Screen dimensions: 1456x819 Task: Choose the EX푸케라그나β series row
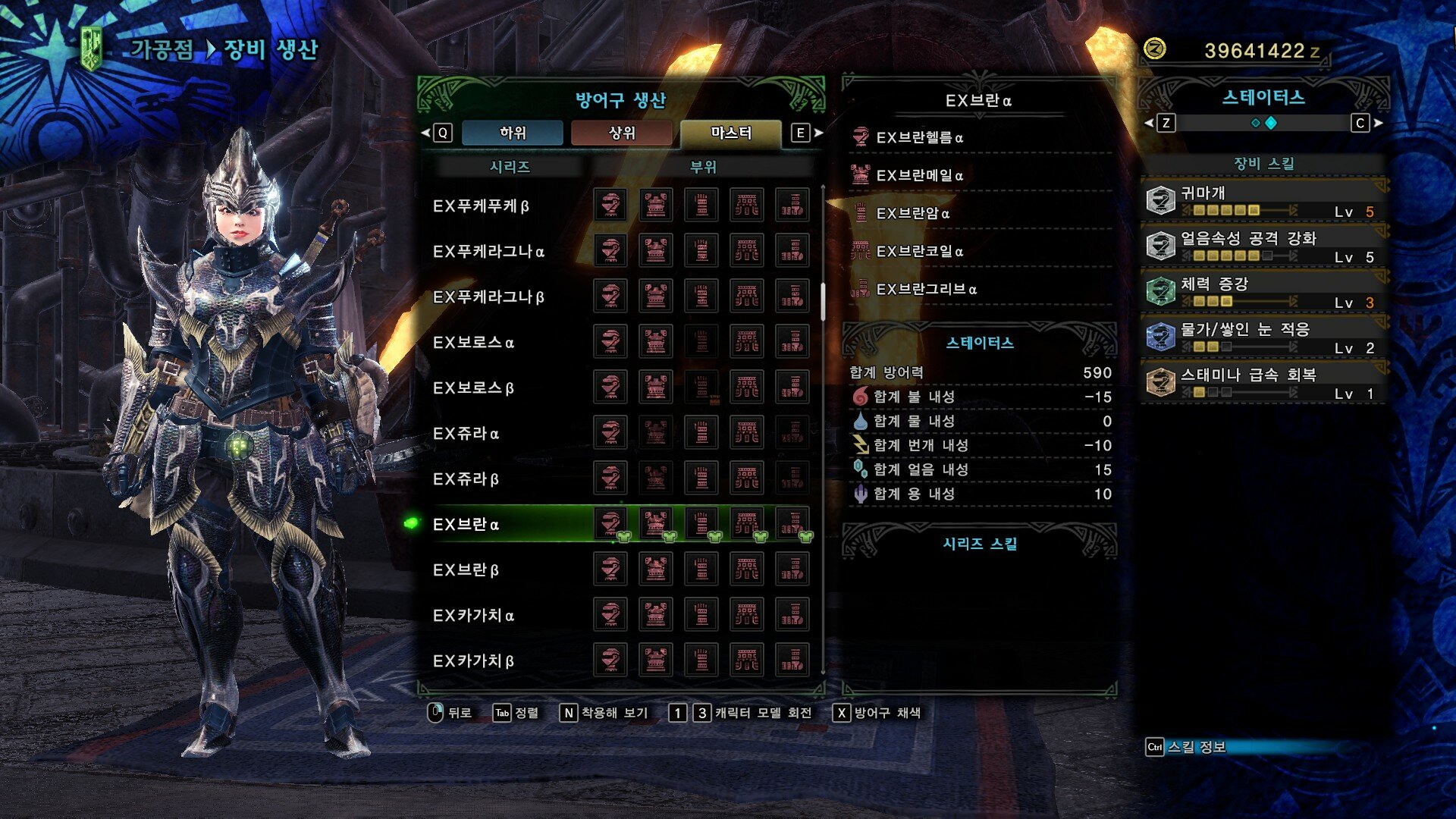488,297
